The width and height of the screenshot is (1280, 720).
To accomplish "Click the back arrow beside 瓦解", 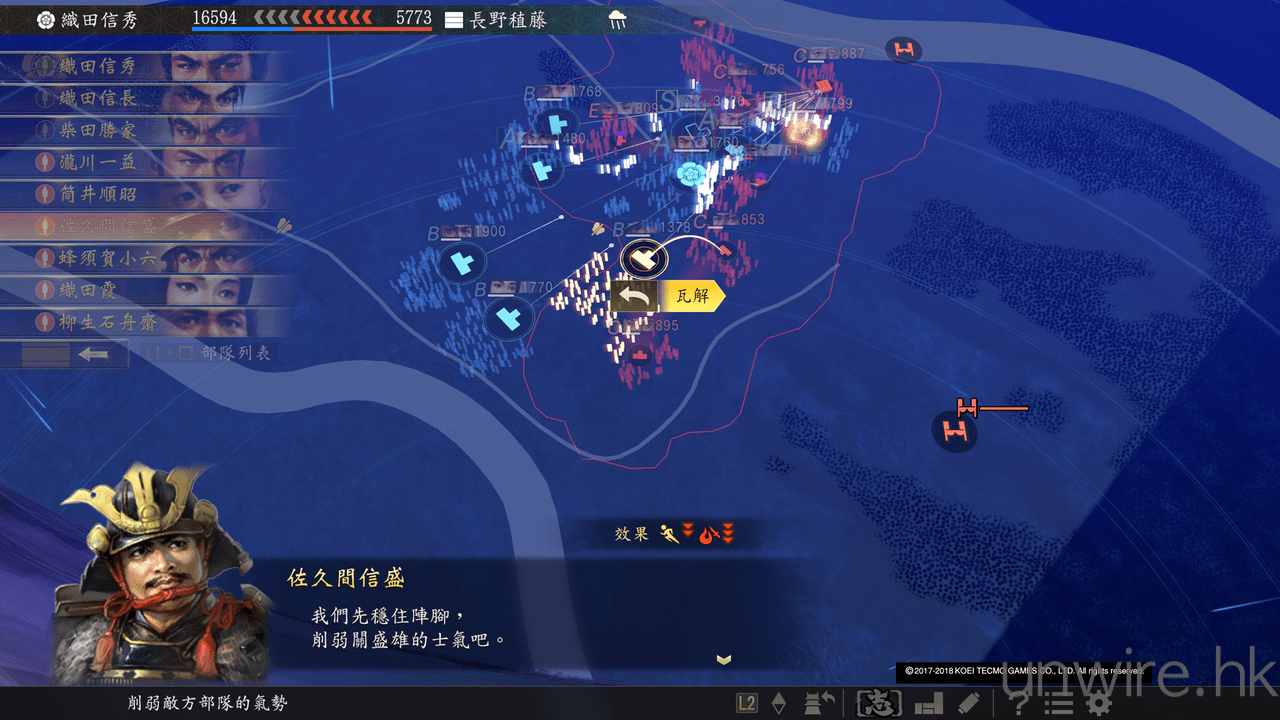I will click(x=634, y=296).
